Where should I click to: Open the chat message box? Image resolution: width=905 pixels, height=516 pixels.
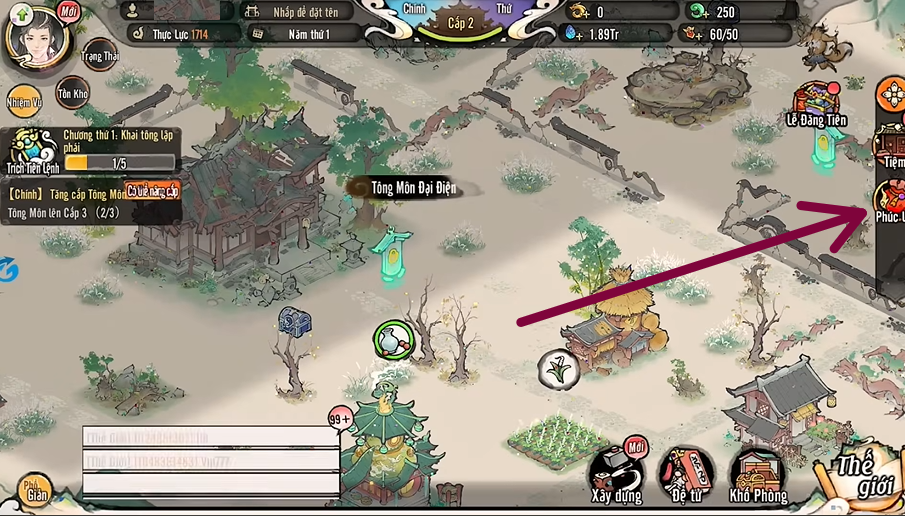point(210,461)
